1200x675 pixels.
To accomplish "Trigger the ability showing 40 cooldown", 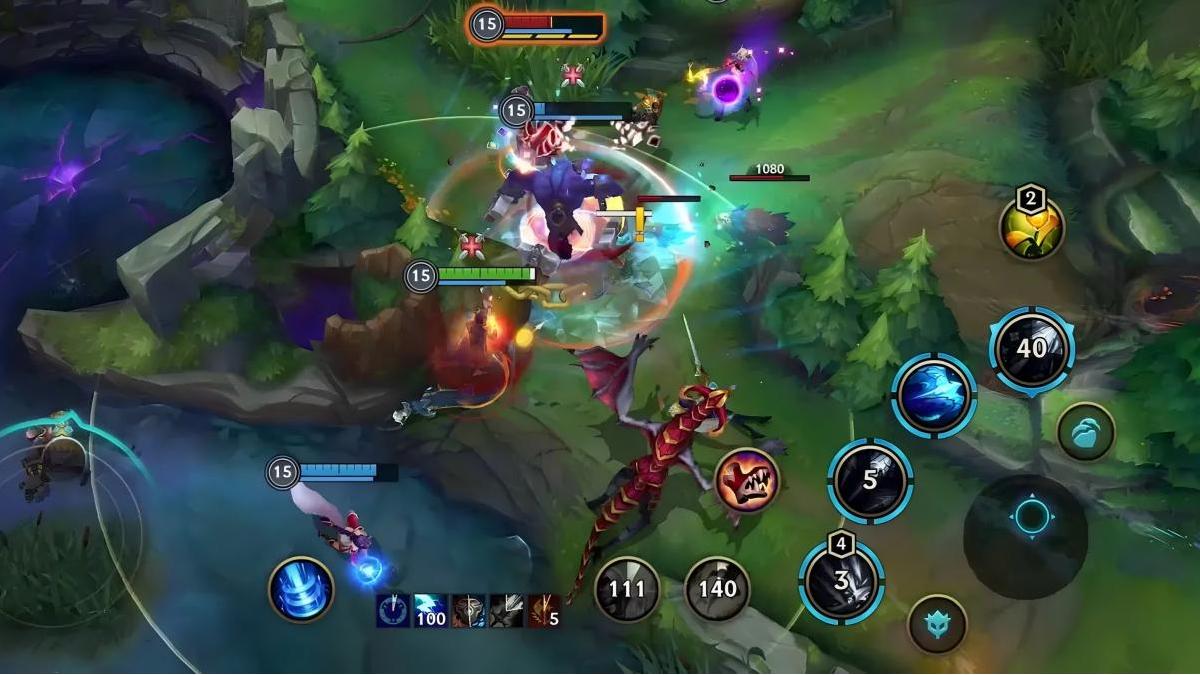I will (1031, 348).
